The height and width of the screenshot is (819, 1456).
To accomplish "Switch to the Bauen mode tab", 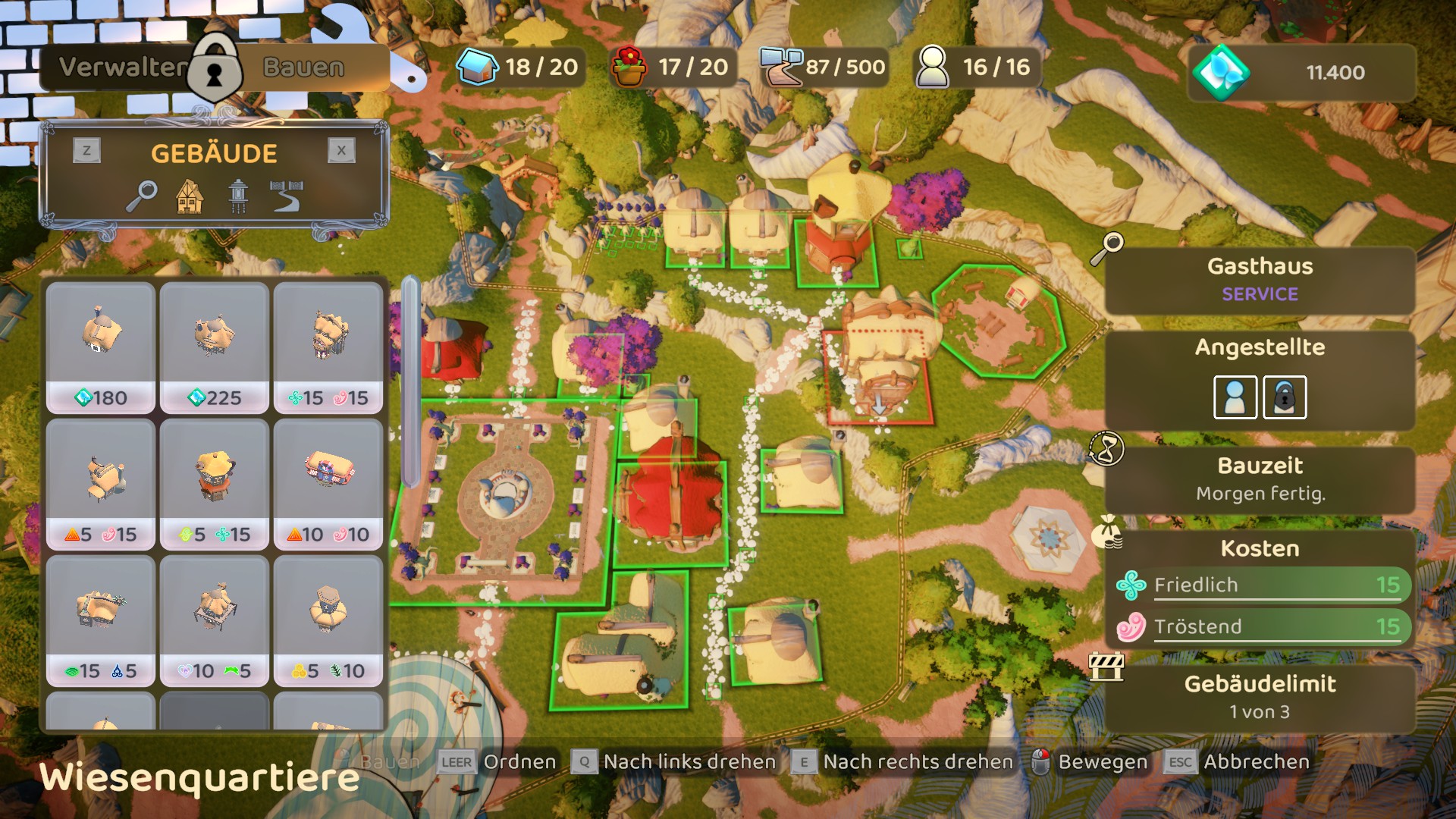I will coord(304,67).
